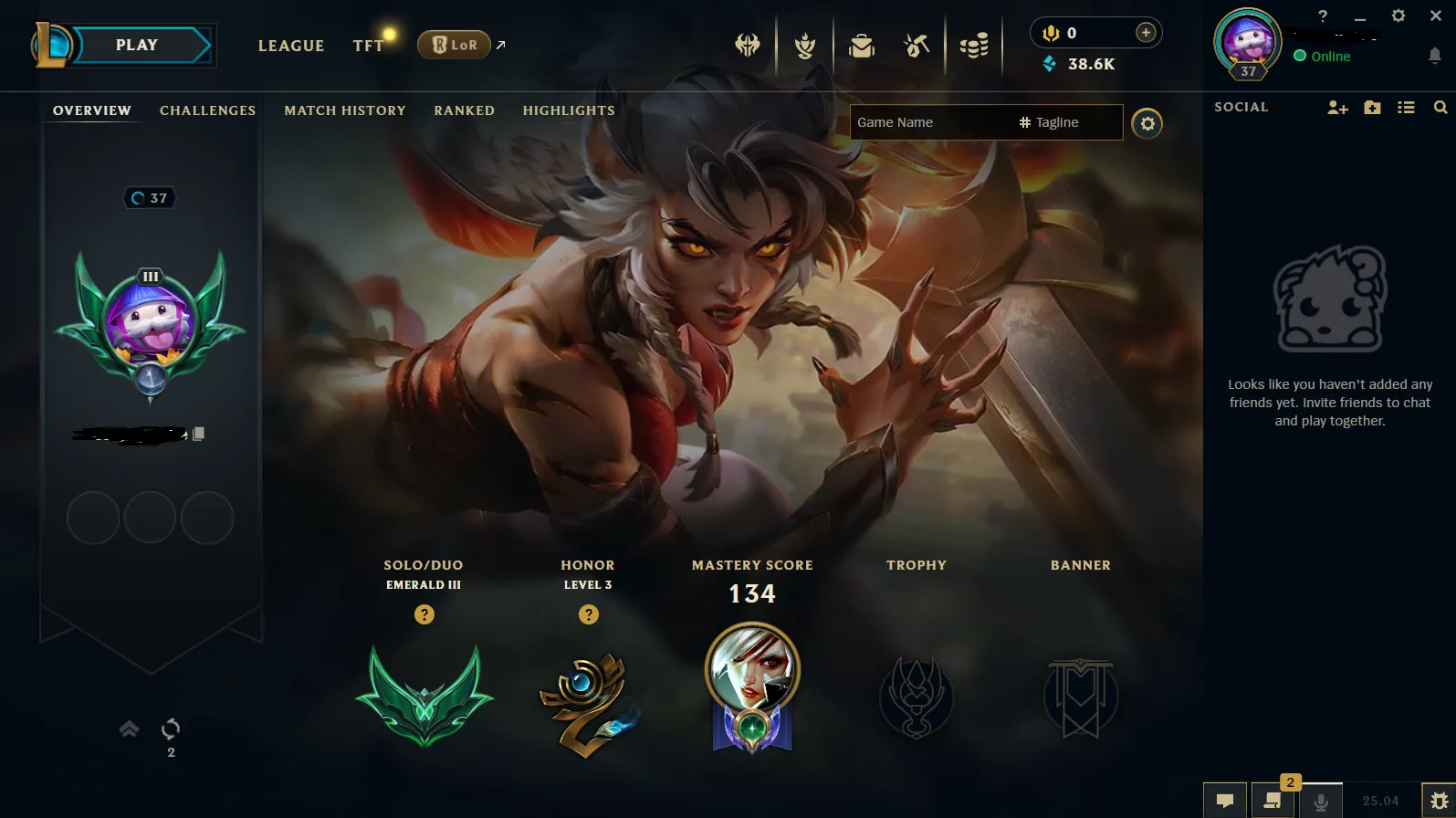Switch to the Match History tab
The width and height of the screenshot is (1456, 818).
coord(344,110)
